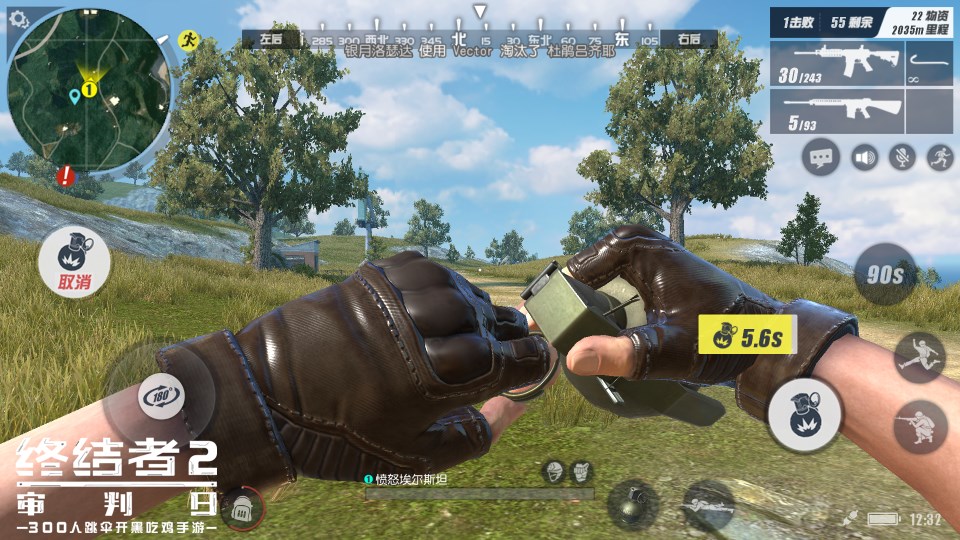960x540 pixels.
Task: Tap the red exclamation warning icon
Action: (x=66, y=176)
